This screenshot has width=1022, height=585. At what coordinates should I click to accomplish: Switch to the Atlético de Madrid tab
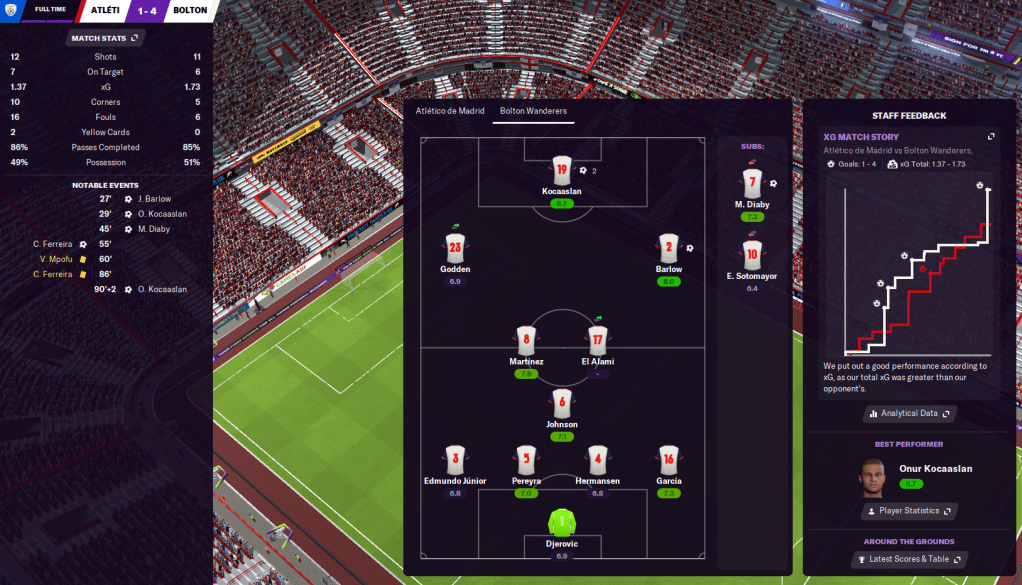[x=450, y=111]
